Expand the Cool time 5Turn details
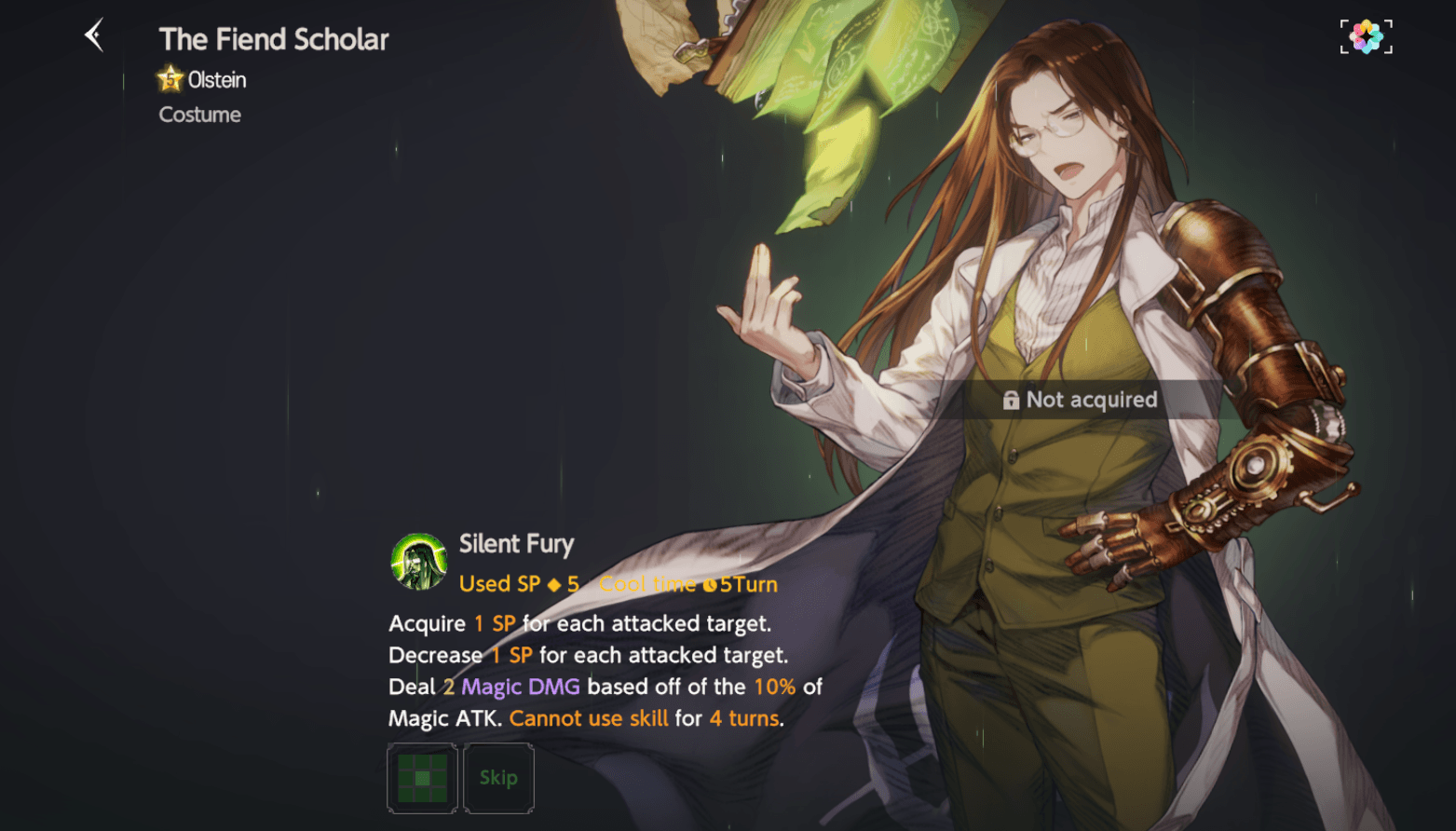 (689, 584)
